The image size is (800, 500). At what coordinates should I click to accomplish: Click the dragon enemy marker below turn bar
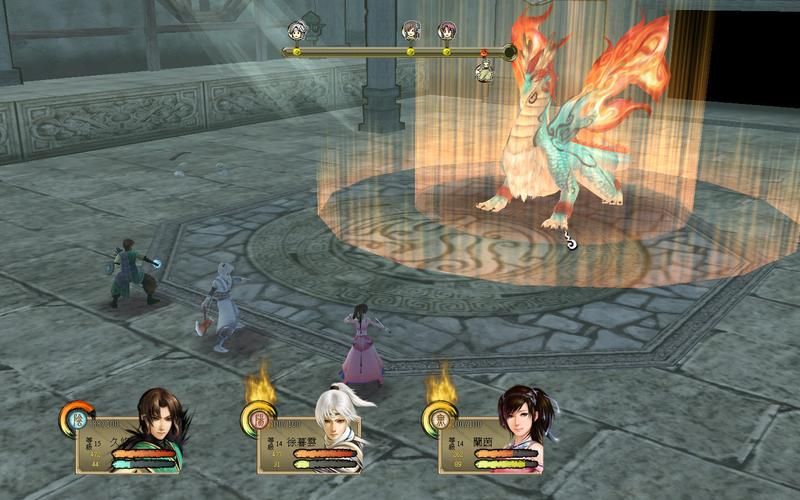485,70
